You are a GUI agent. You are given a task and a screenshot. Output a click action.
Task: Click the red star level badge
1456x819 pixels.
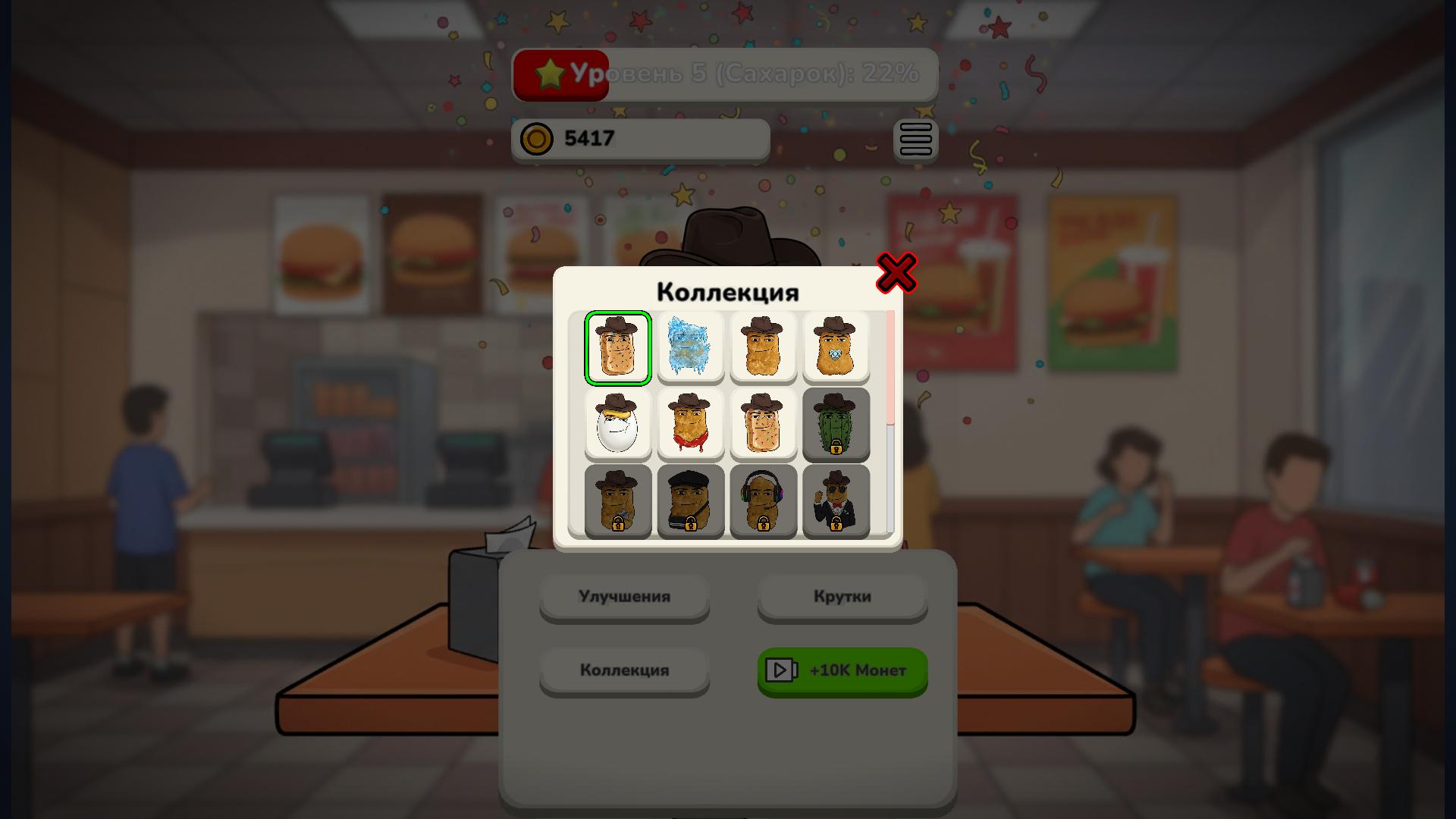click(x=560, y=74)
